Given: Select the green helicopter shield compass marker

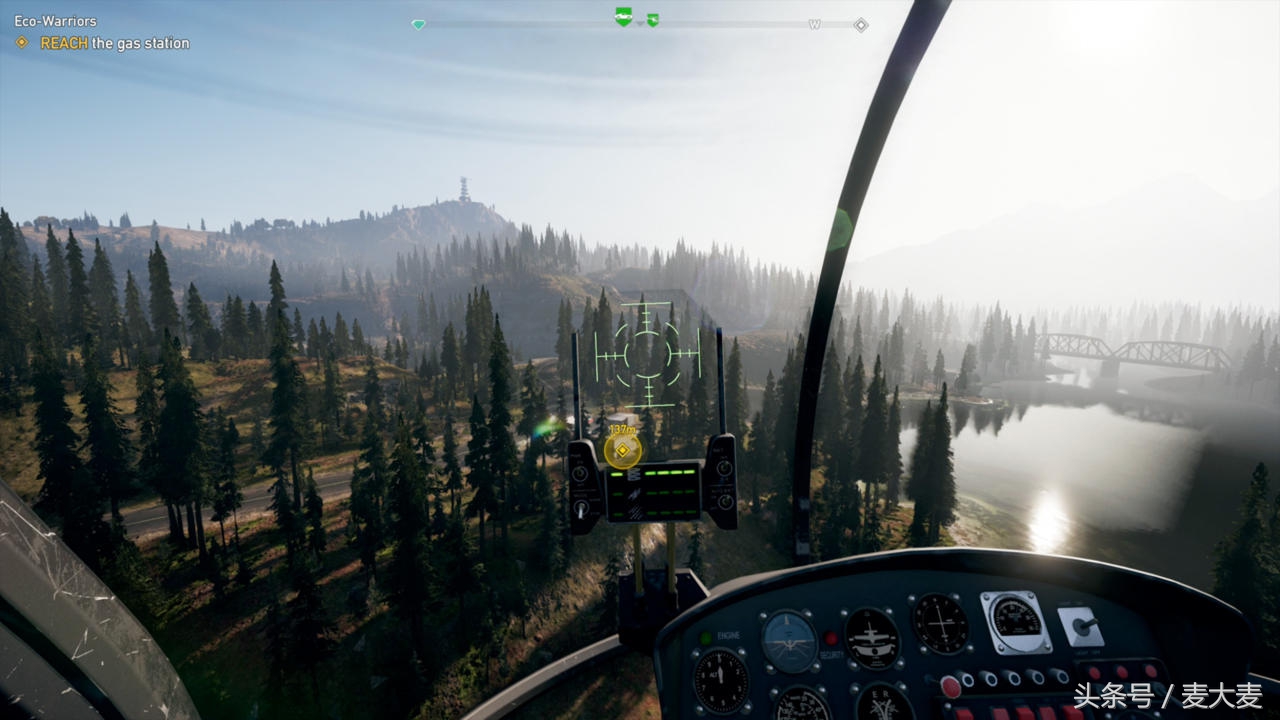Looking at the screenshot, I should [x=653, y=20].
